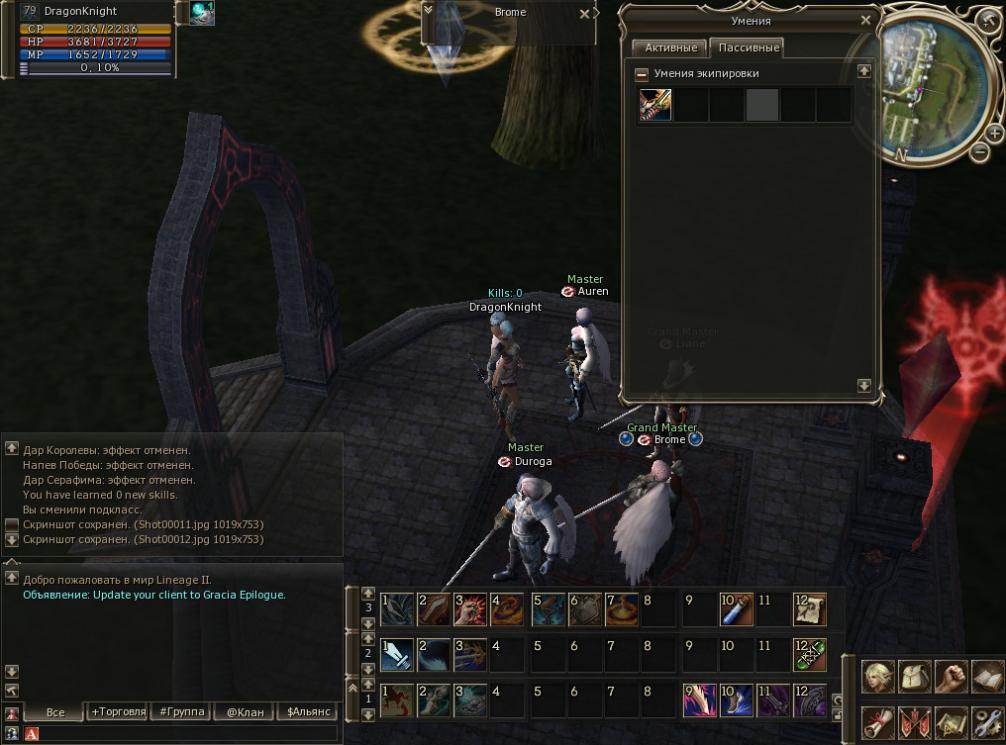Zoom in the minimap with plus button

click(994, 132)
